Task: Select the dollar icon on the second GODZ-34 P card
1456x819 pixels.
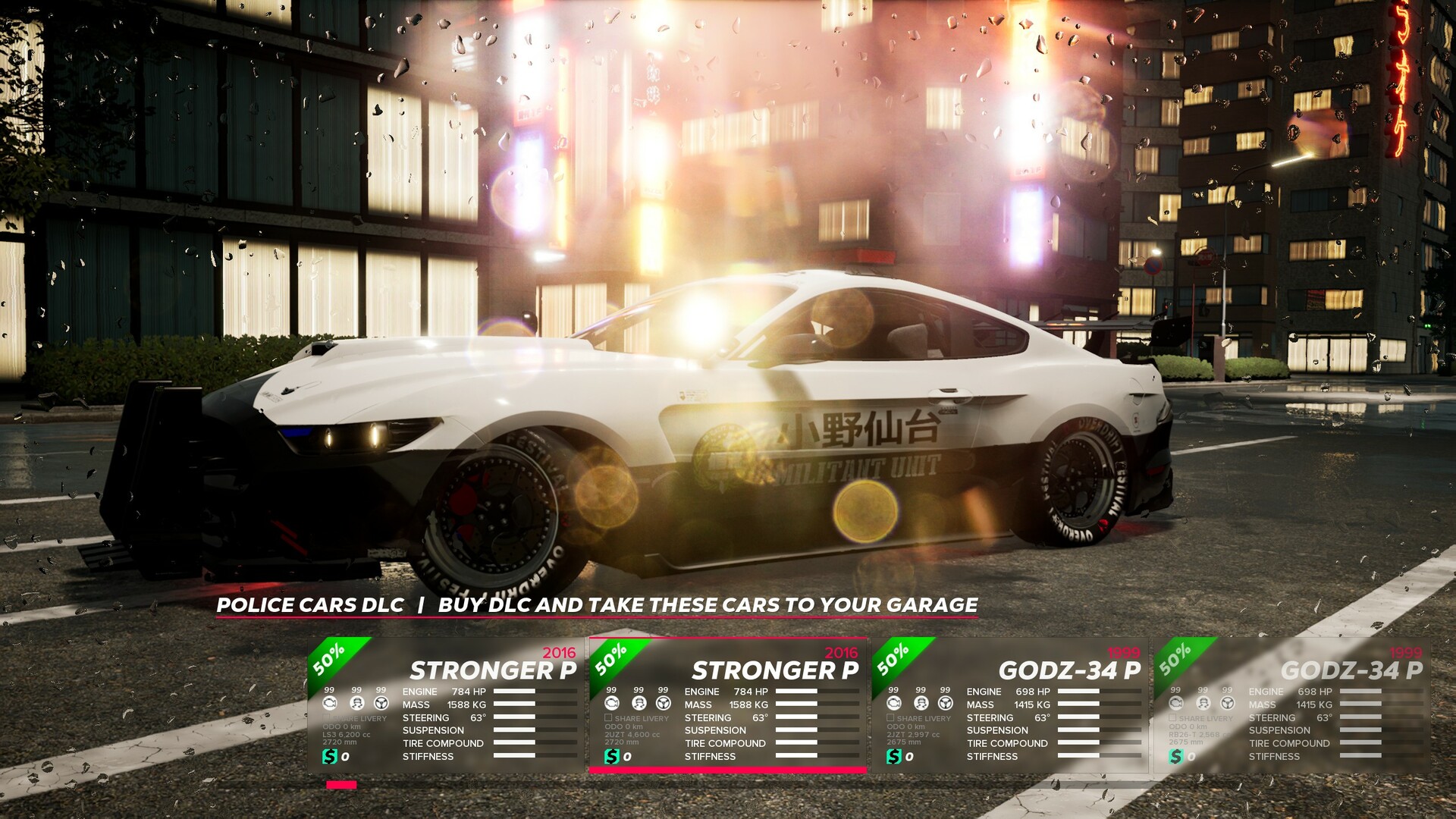Action: [1175, 756]
